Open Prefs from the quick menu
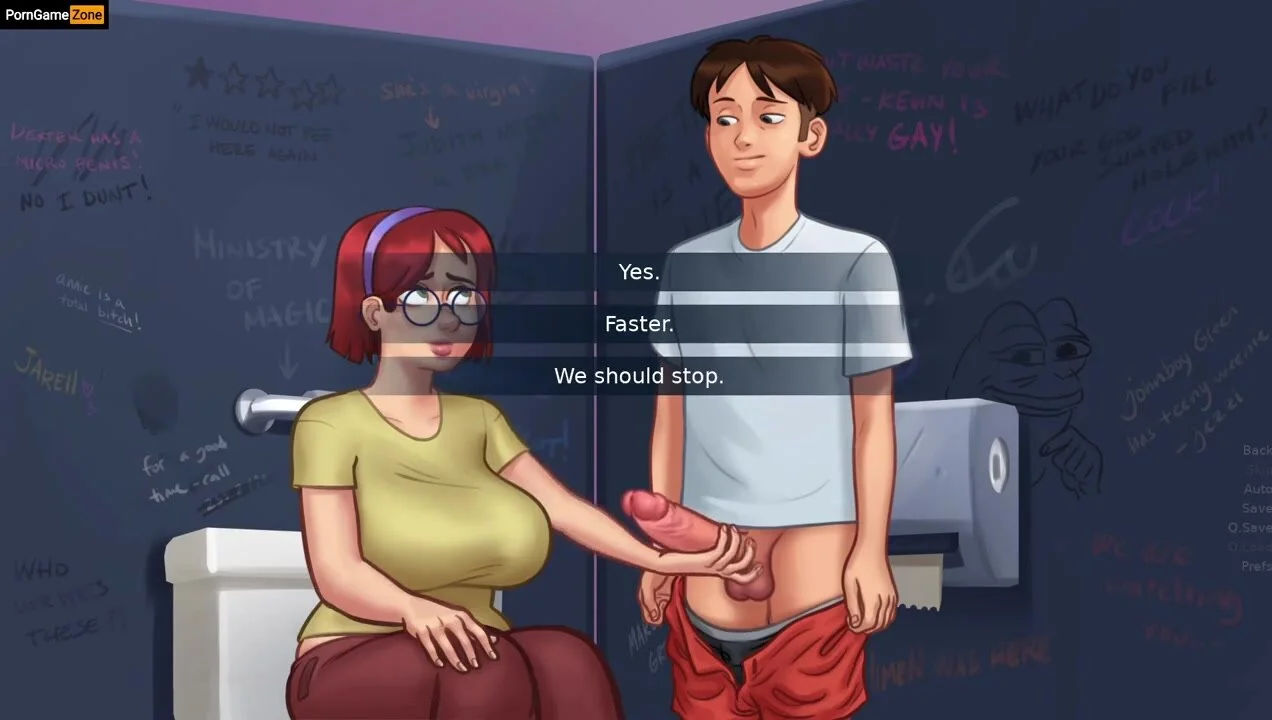 (x=1255, y=566)
